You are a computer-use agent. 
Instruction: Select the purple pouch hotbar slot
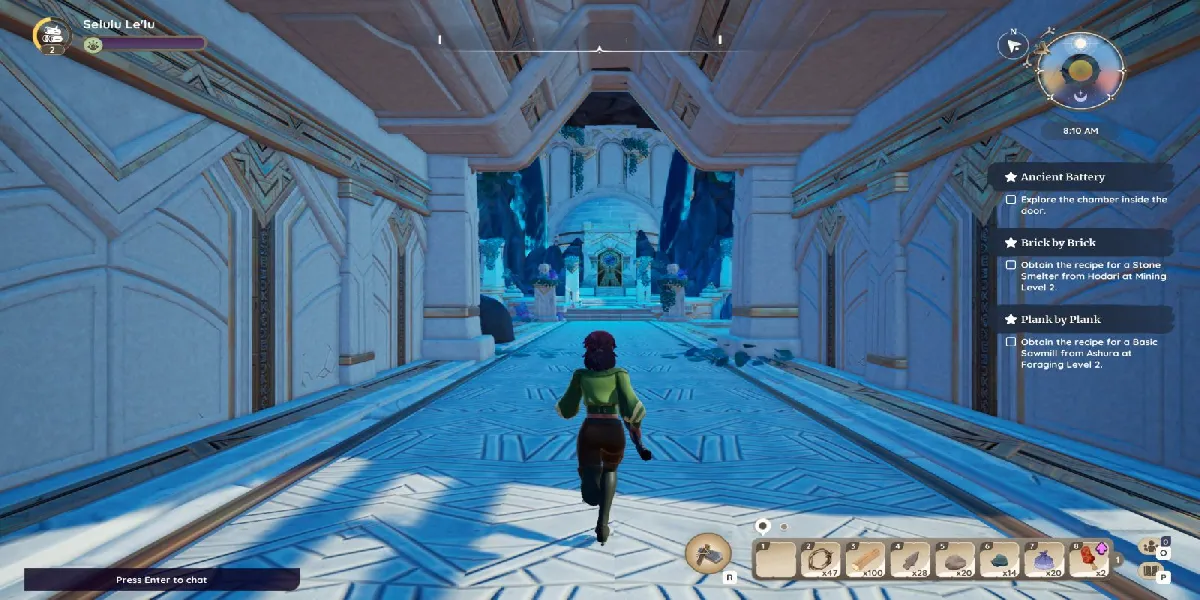(x=1045, y=559)
